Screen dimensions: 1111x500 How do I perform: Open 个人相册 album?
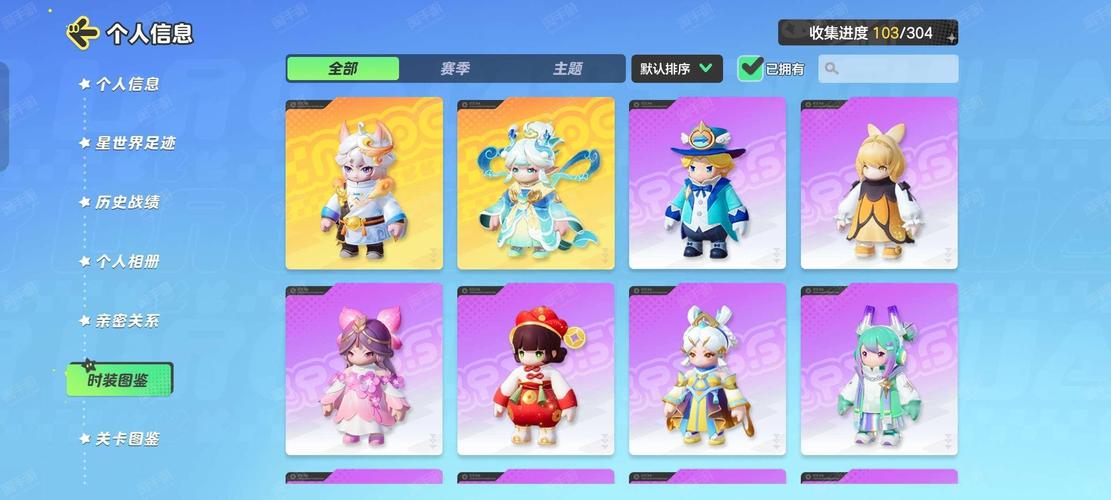click(x=127, y=261)
